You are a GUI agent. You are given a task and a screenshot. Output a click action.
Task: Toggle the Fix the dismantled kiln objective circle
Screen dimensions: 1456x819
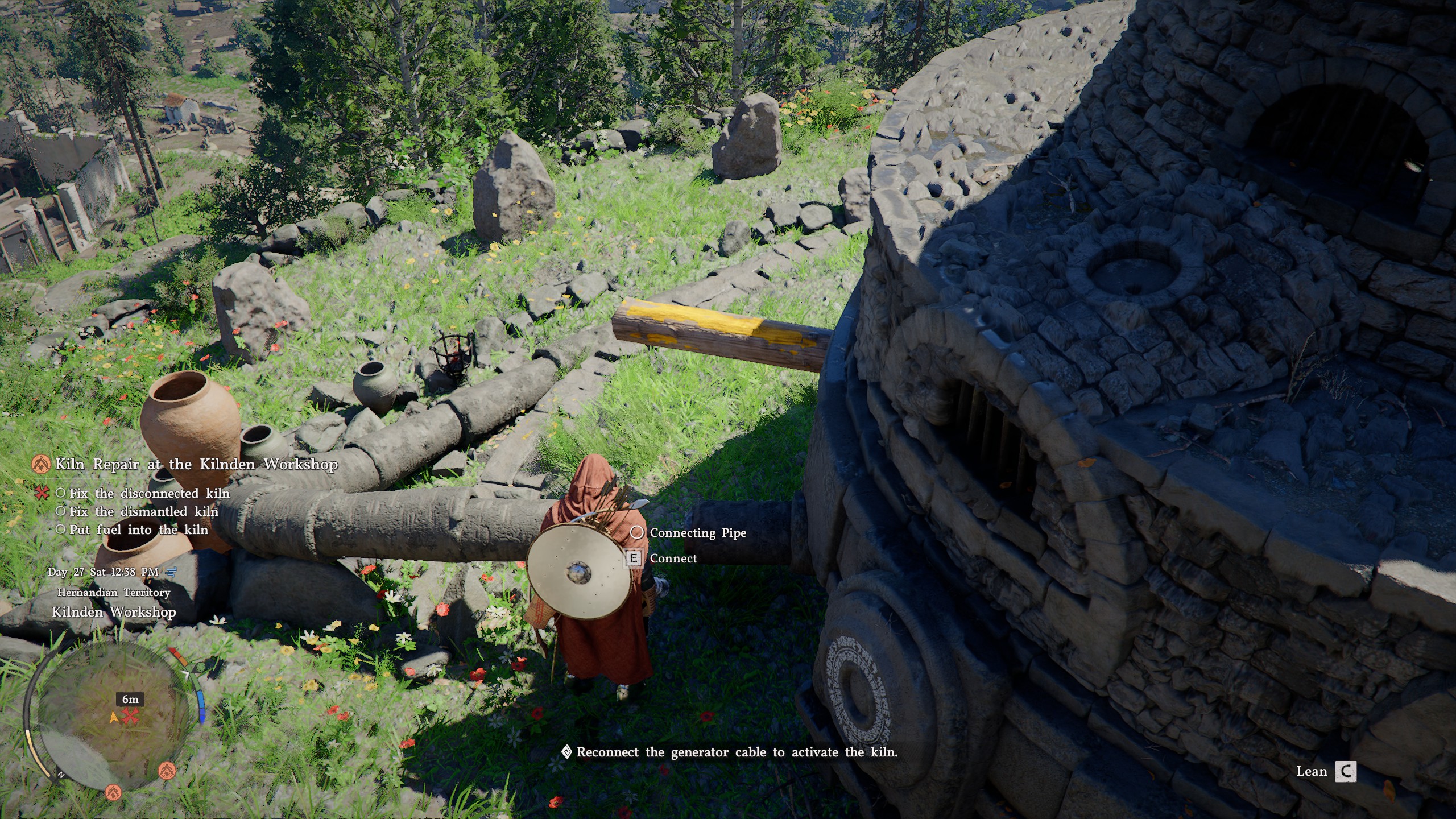[61, 512]
